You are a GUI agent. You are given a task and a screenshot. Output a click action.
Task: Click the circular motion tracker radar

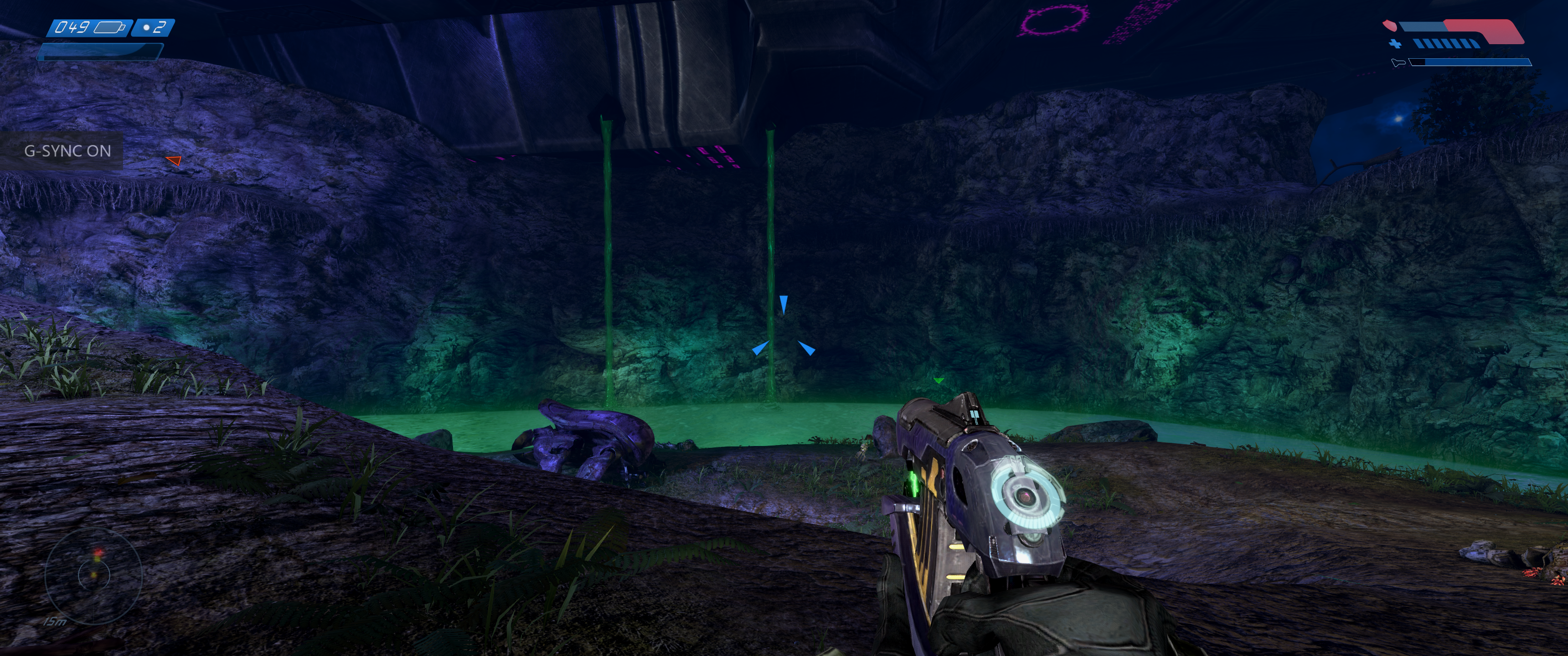(94, 573)
